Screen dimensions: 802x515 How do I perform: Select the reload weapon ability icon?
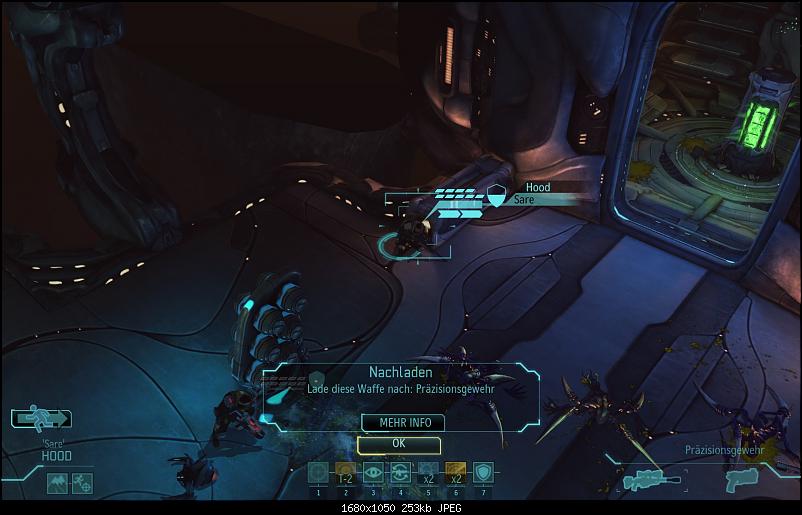click(x=400, y=473)
